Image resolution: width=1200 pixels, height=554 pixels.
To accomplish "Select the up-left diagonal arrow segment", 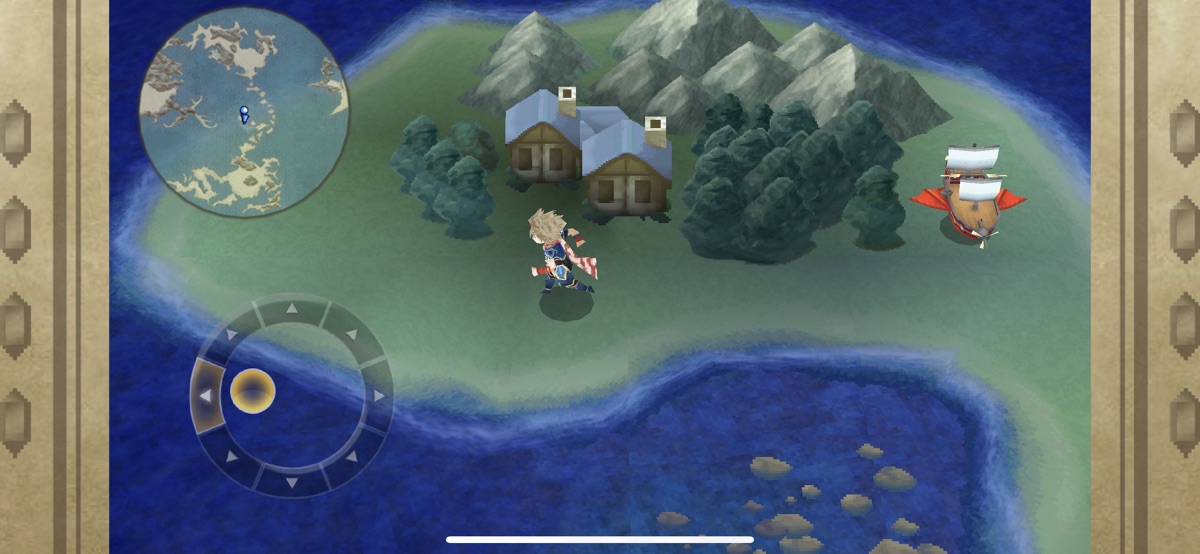I will tap(231, 336).
